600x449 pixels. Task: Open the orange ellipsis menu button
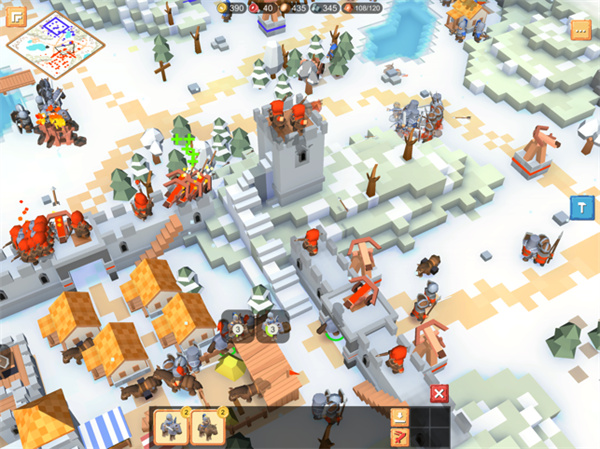[580, 29]
